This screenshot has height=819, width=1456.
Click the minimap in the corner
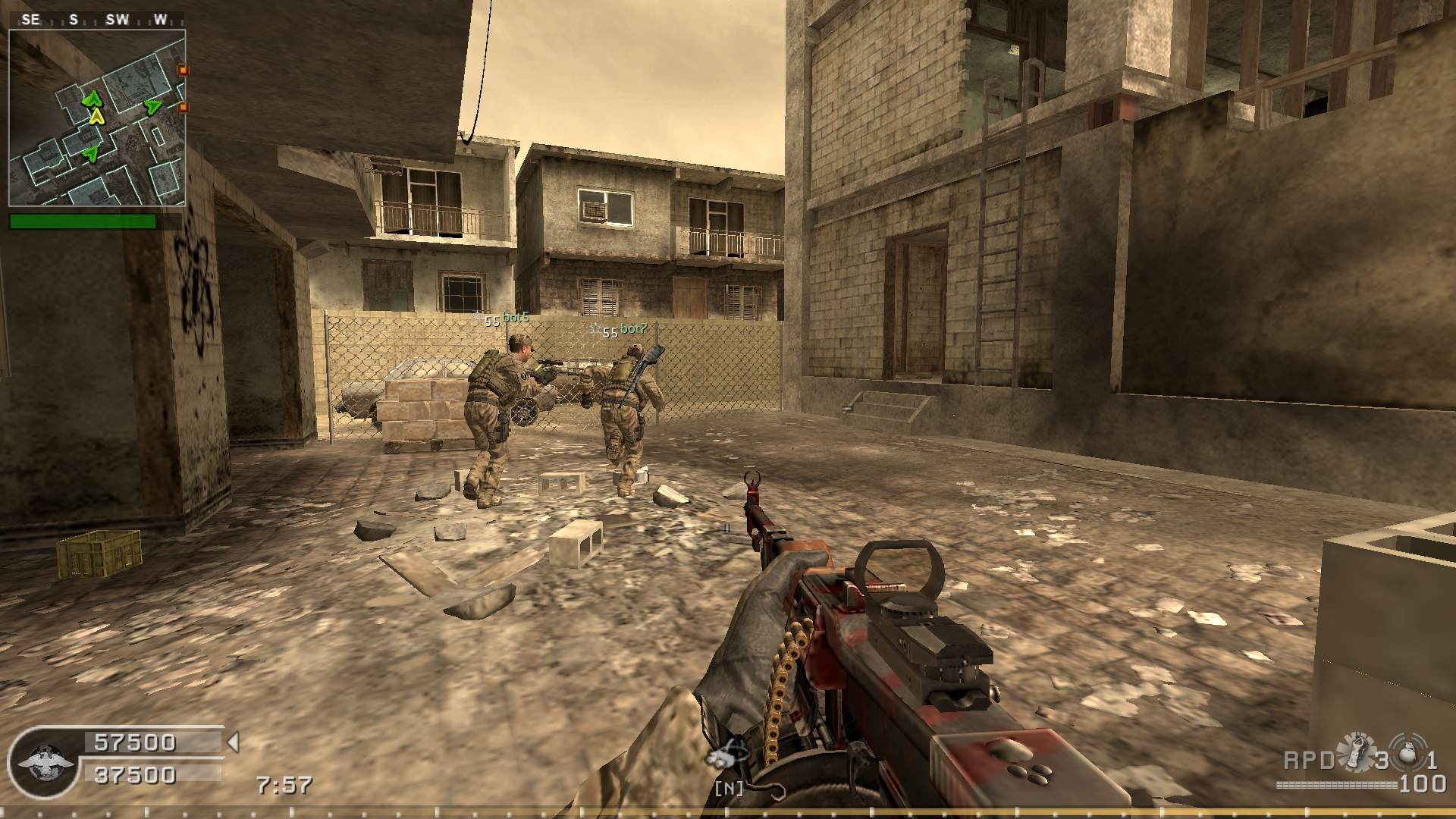click(x=97, y=118)
